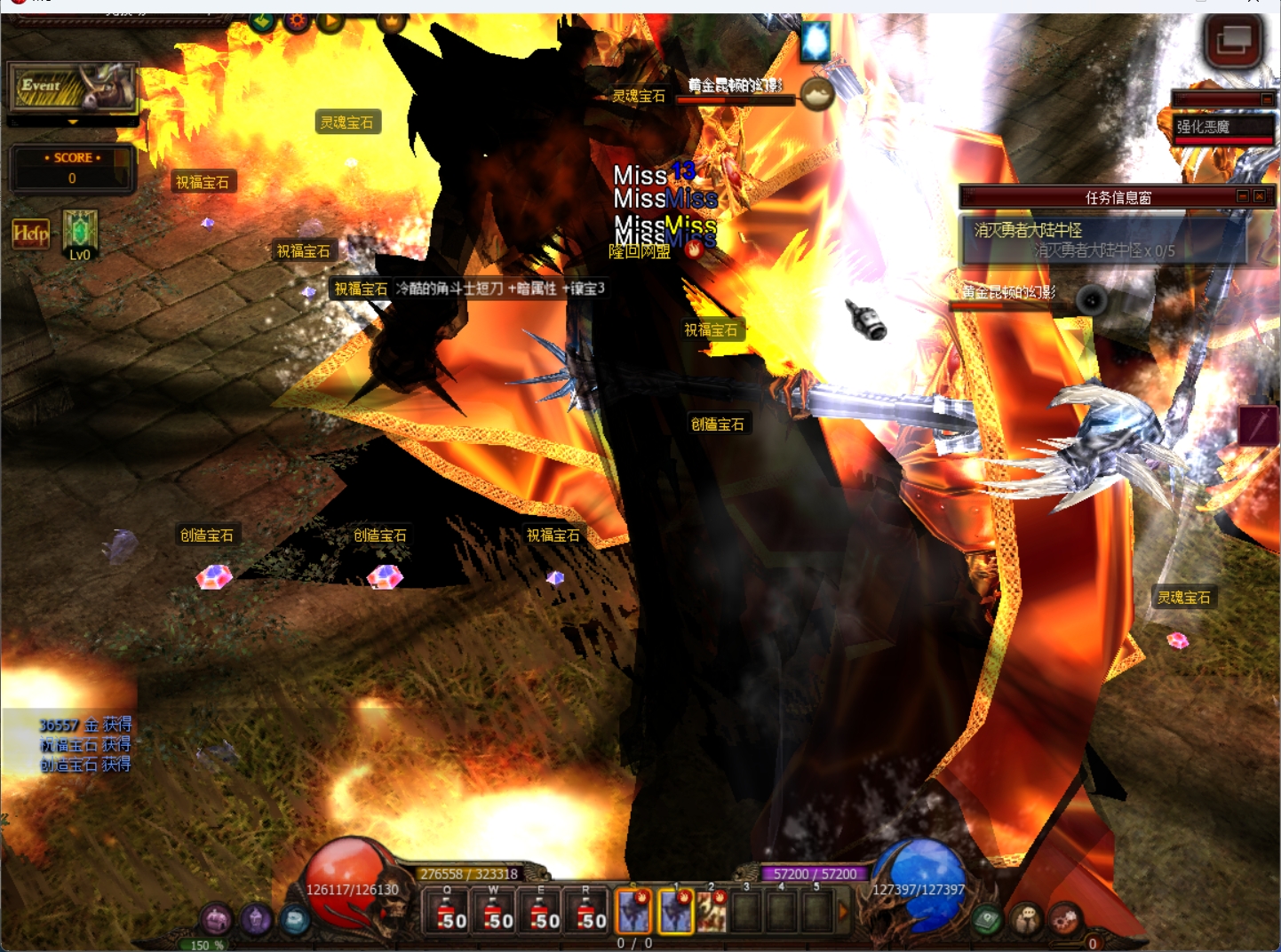1281x952 pixels.
Task: Click the crown icon in the top bar
Action: 391,20
